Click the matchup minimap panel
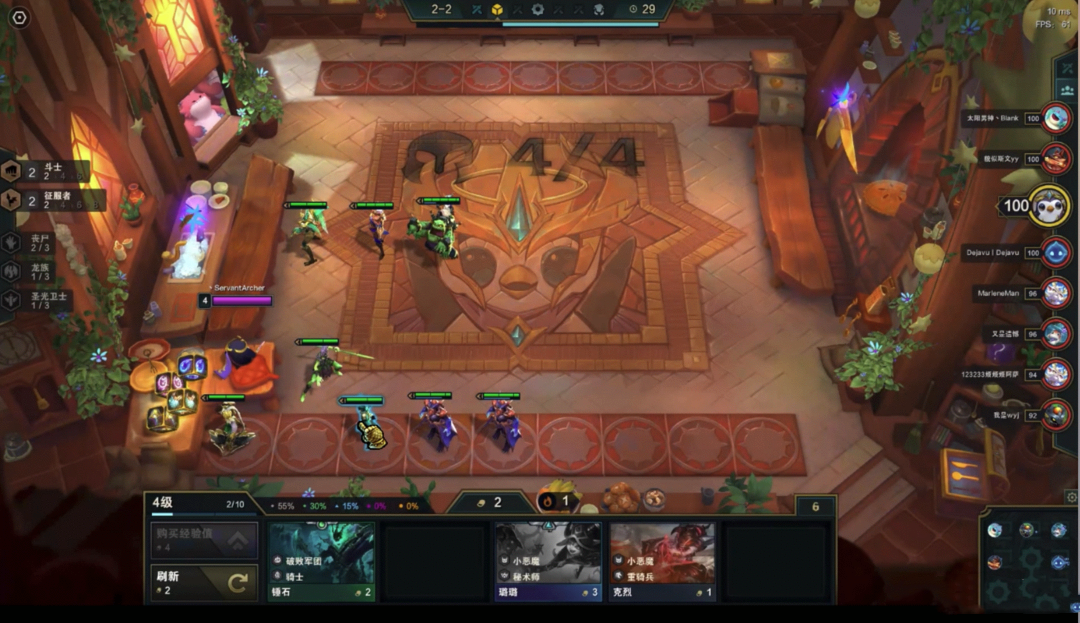The width and height of the screenshot is (1080, 623). [1027, 559]
